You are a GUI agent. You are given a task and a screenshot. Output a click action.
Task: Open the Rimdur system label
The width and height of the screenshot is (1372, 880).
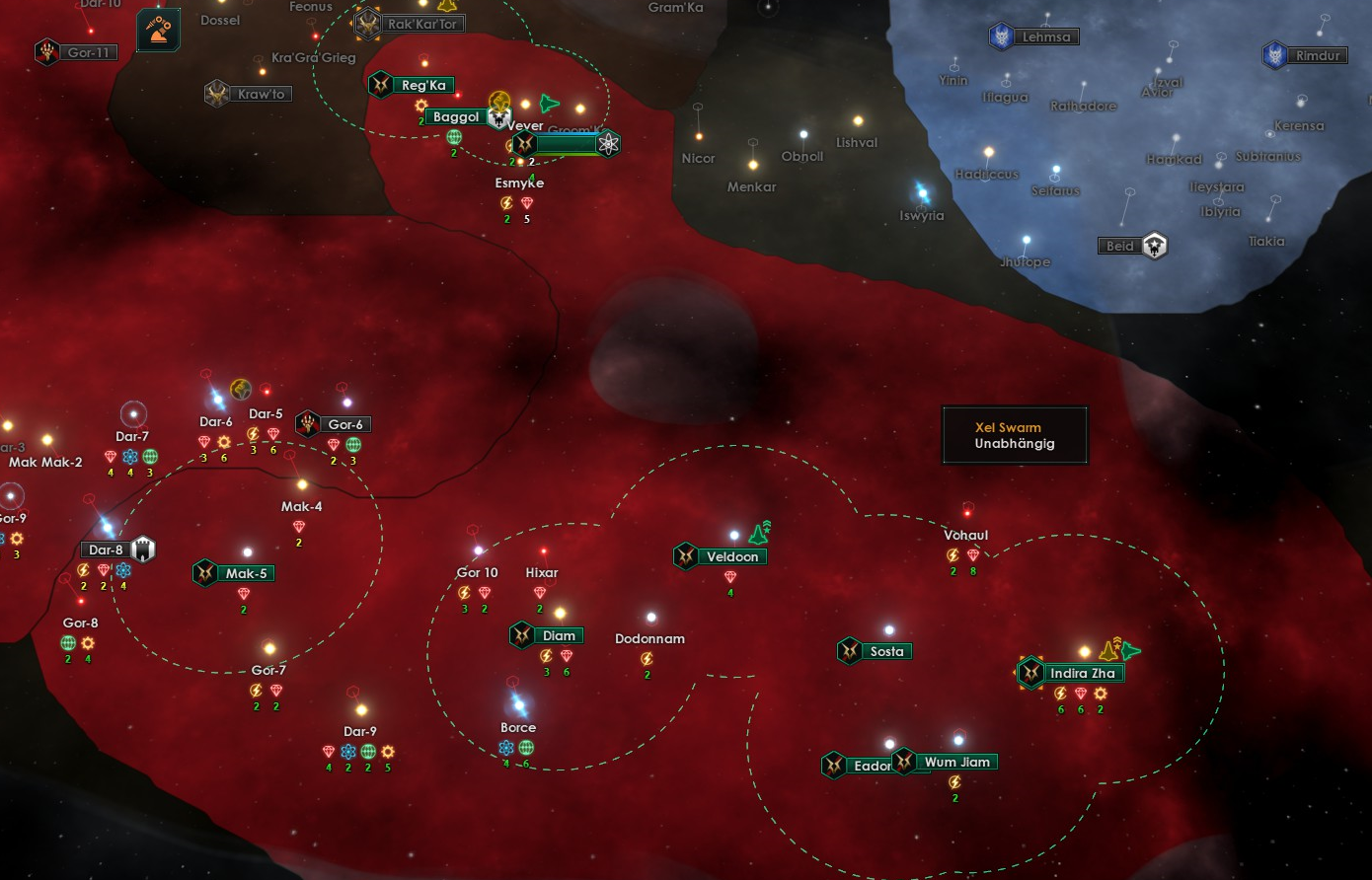1318,56
